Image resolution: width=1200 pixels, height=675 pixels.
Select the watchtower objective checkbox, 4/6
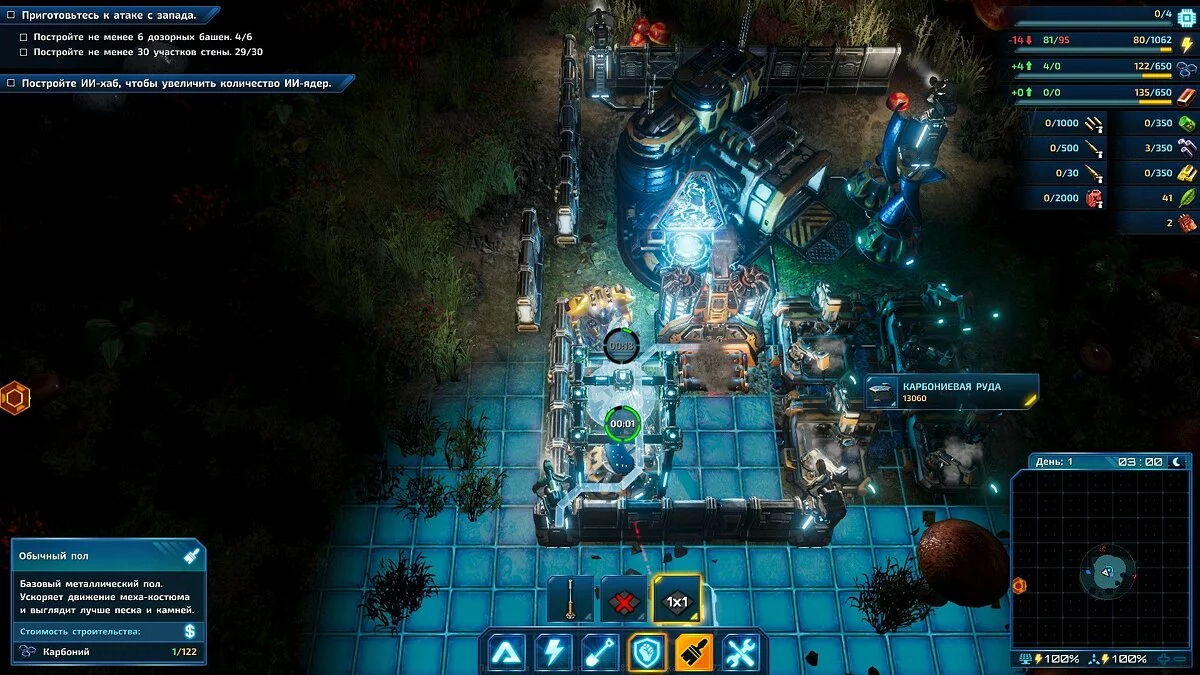(24, 36)
